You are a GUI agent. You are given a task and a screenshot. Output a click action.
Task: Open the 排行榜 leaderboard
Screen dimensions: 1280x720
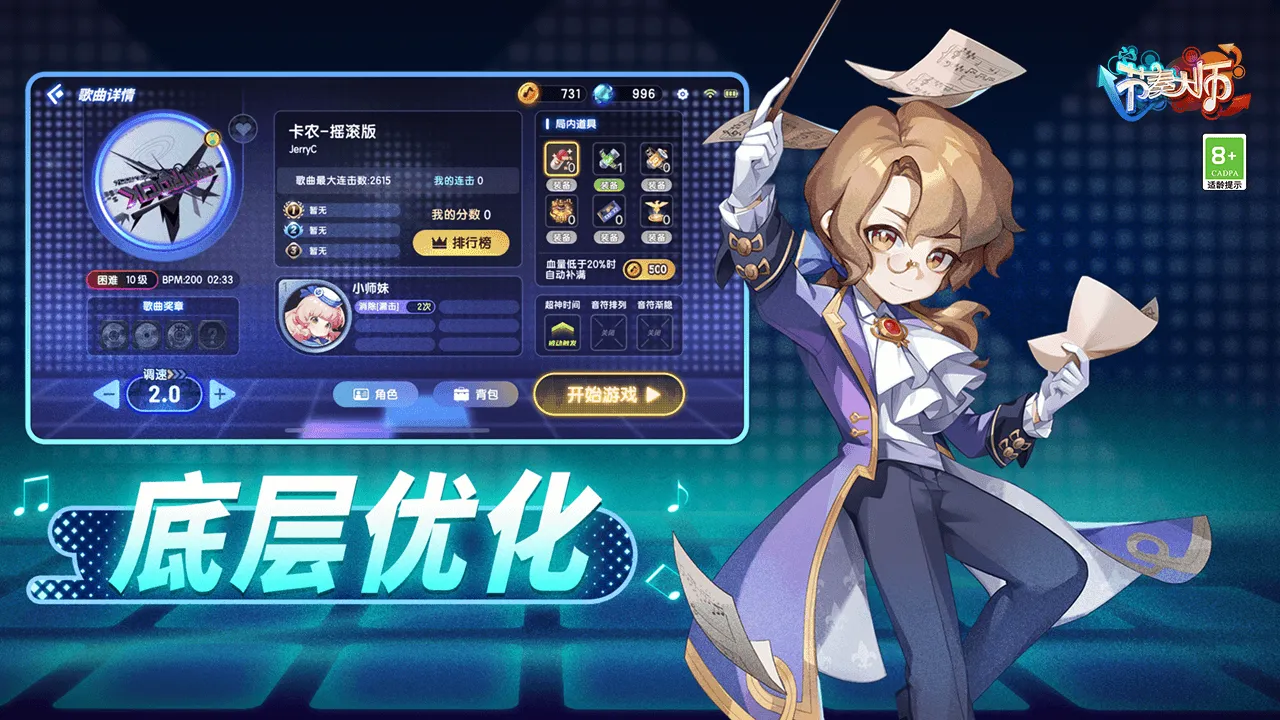[x=461, y=243]
